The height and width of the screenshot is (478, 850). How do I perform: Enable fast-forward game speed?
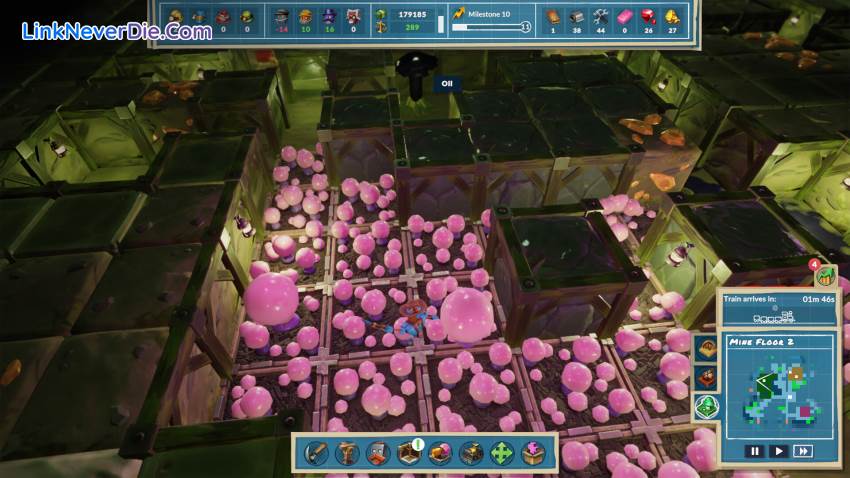point(802,451)
